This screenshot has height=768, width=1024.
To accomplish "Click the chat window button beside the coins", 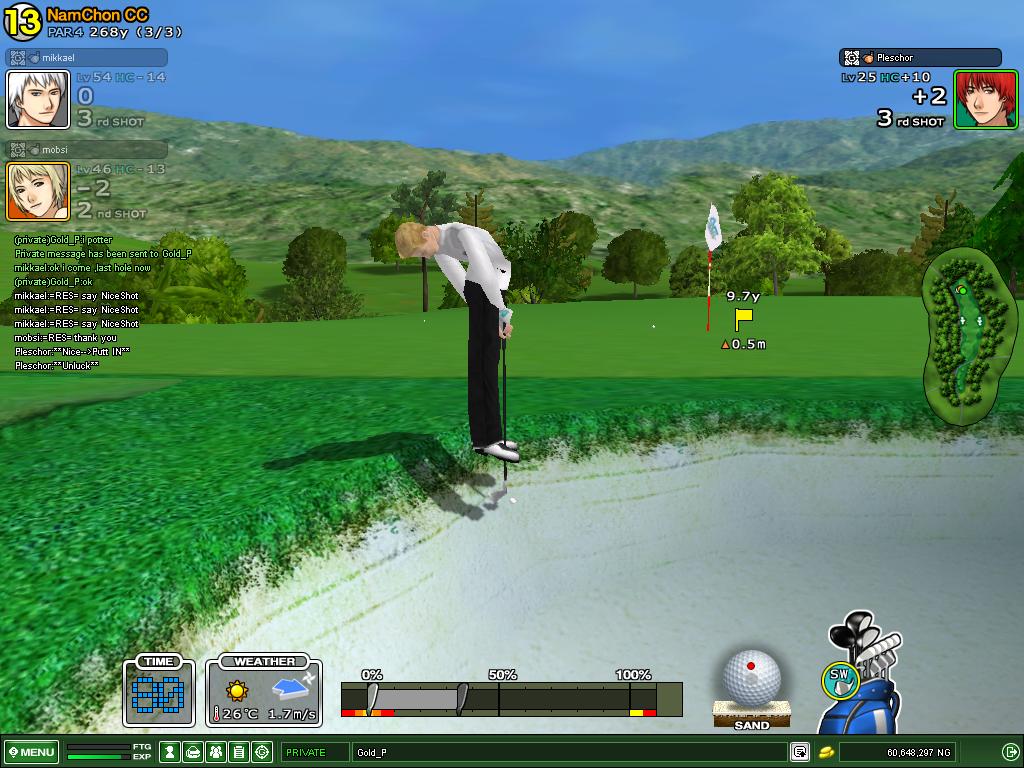I will (x=799, y=752).
